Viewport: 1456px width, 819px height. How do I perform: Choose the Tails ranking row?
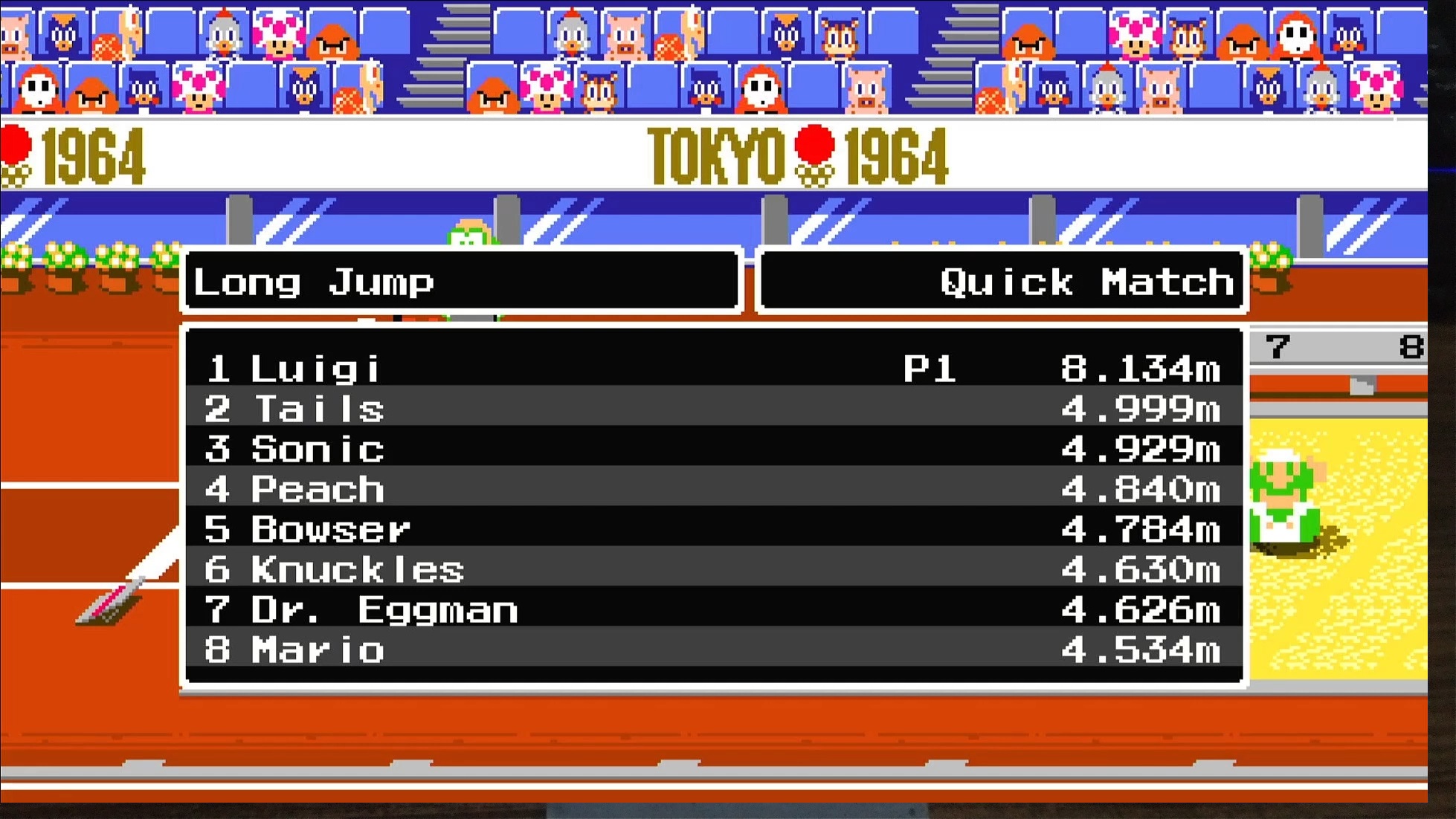(x=712, y=409)
